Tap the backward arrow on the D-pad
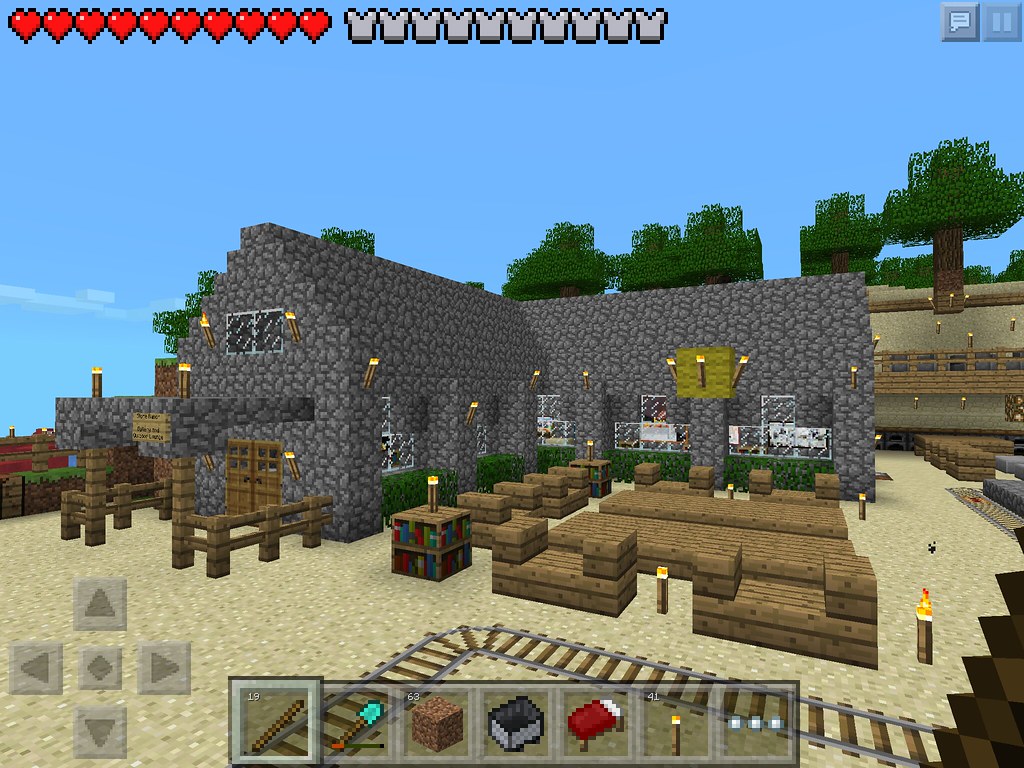 coord(100,727)
